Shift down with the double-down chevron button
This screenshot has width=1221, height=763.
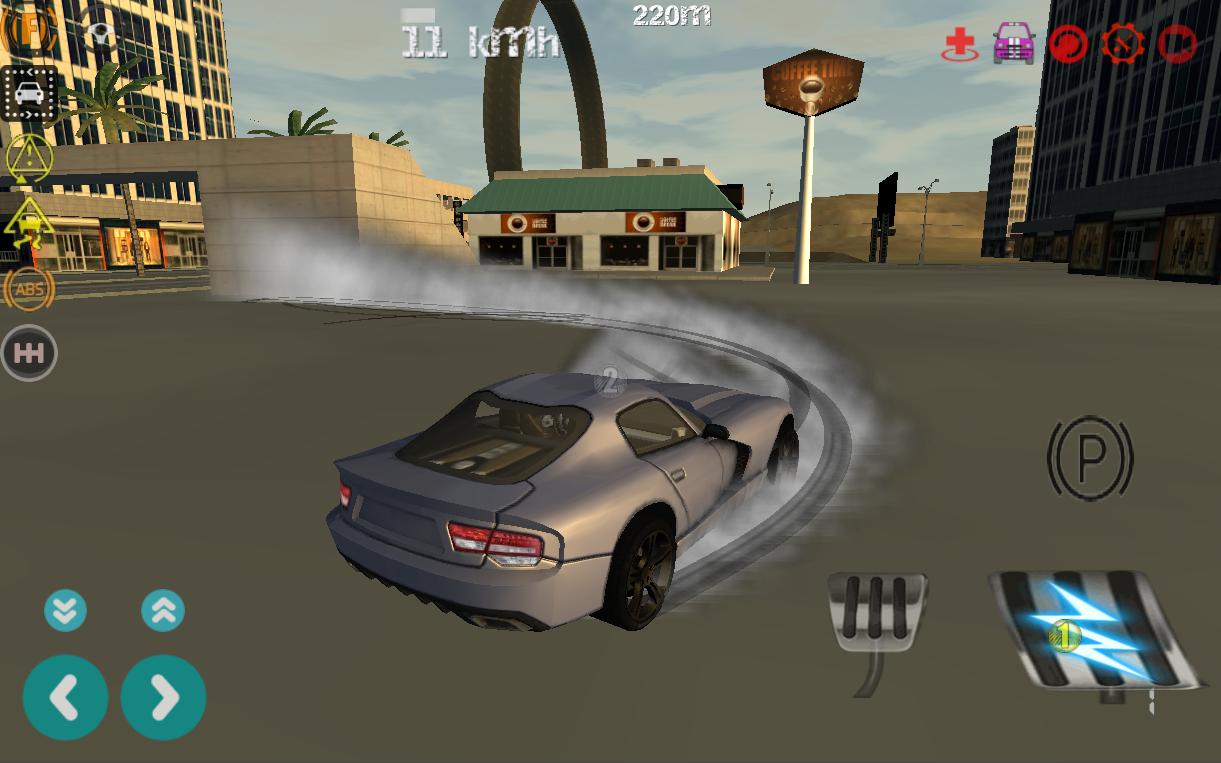[x=65, y=610]
